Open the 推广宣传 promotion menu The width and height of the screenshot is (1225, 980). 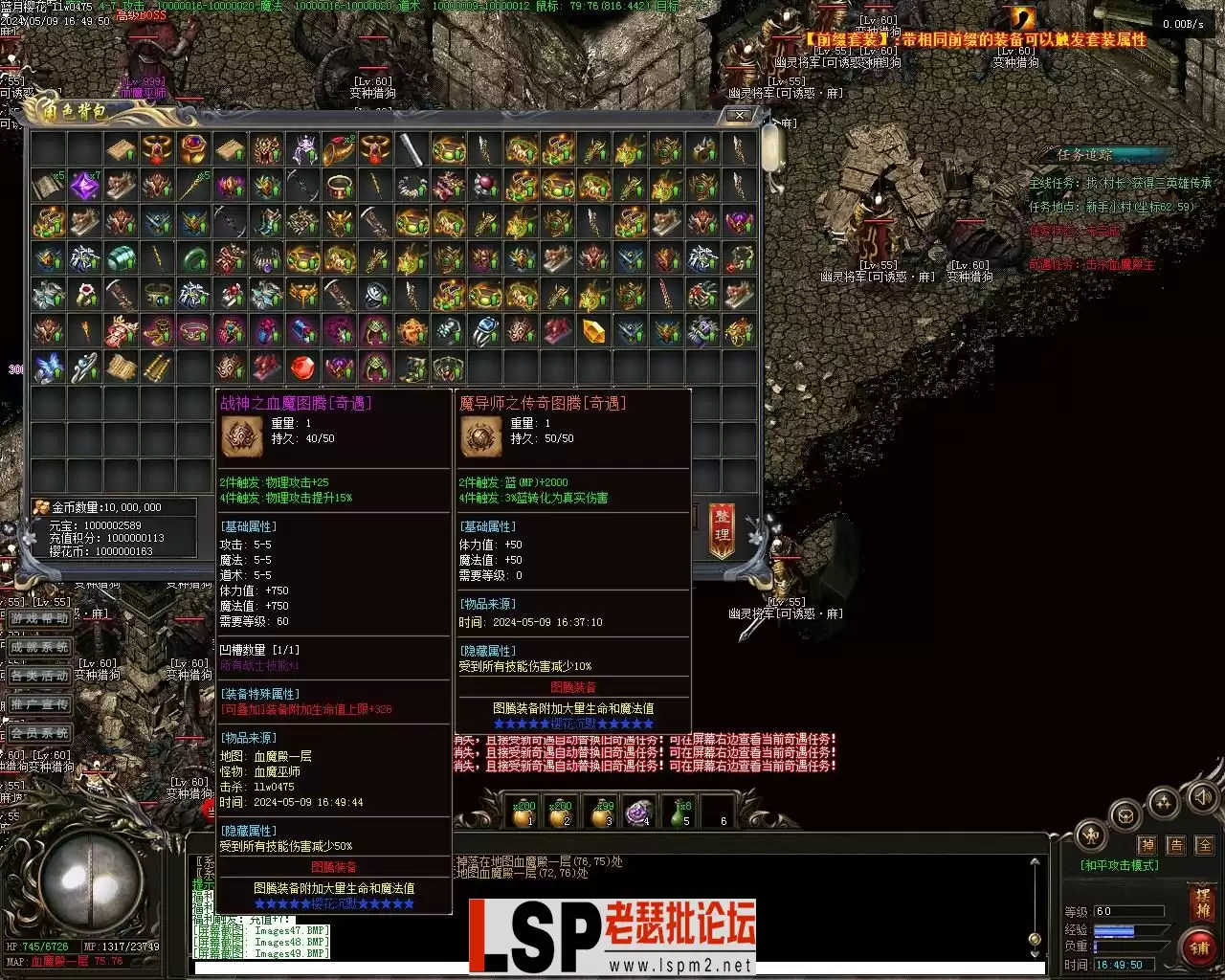tap(39, 704)
